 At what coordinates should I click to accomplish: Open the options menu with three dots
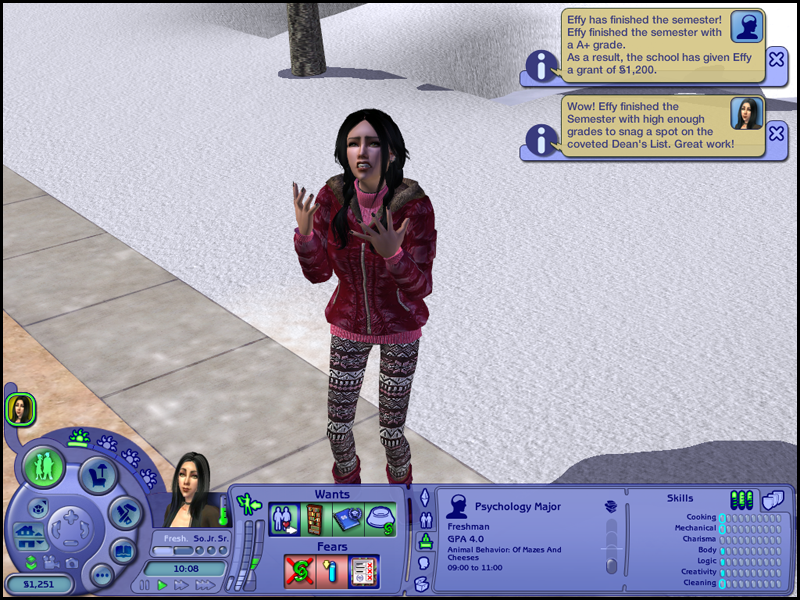click(101, 576)
